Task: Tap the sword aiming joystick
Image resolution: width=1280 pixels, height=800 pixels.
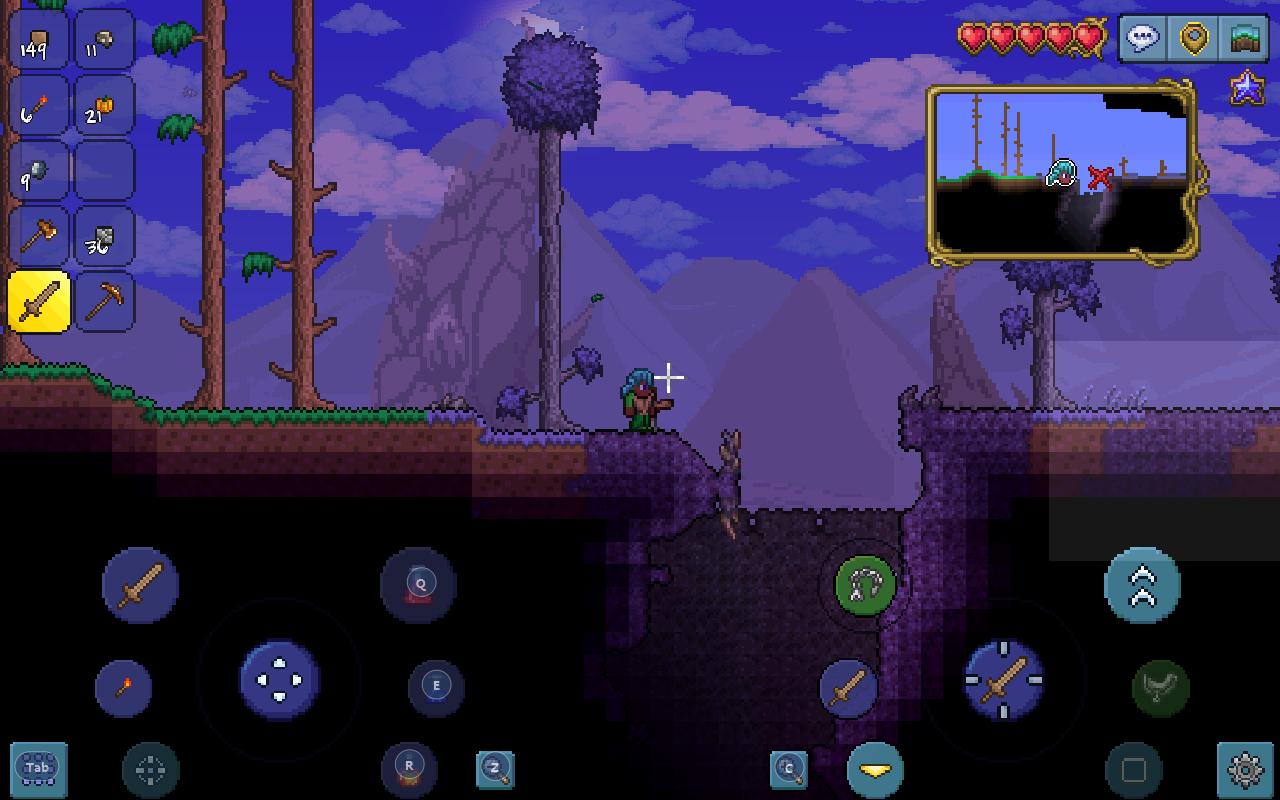Action: coord(1003,680)
